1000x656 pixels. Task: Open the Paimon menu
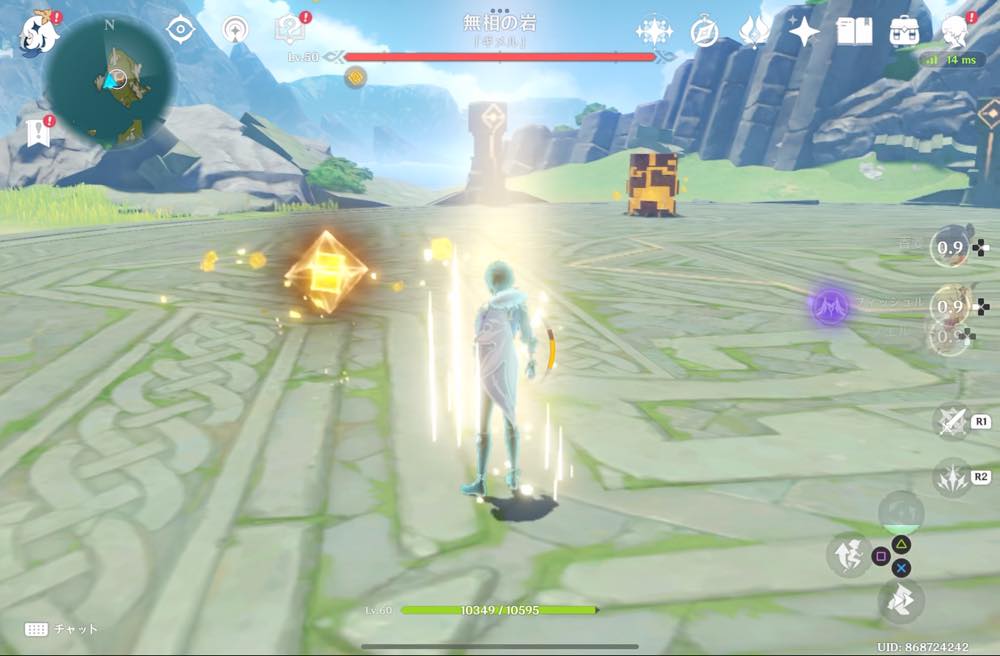tap(38, 34)
